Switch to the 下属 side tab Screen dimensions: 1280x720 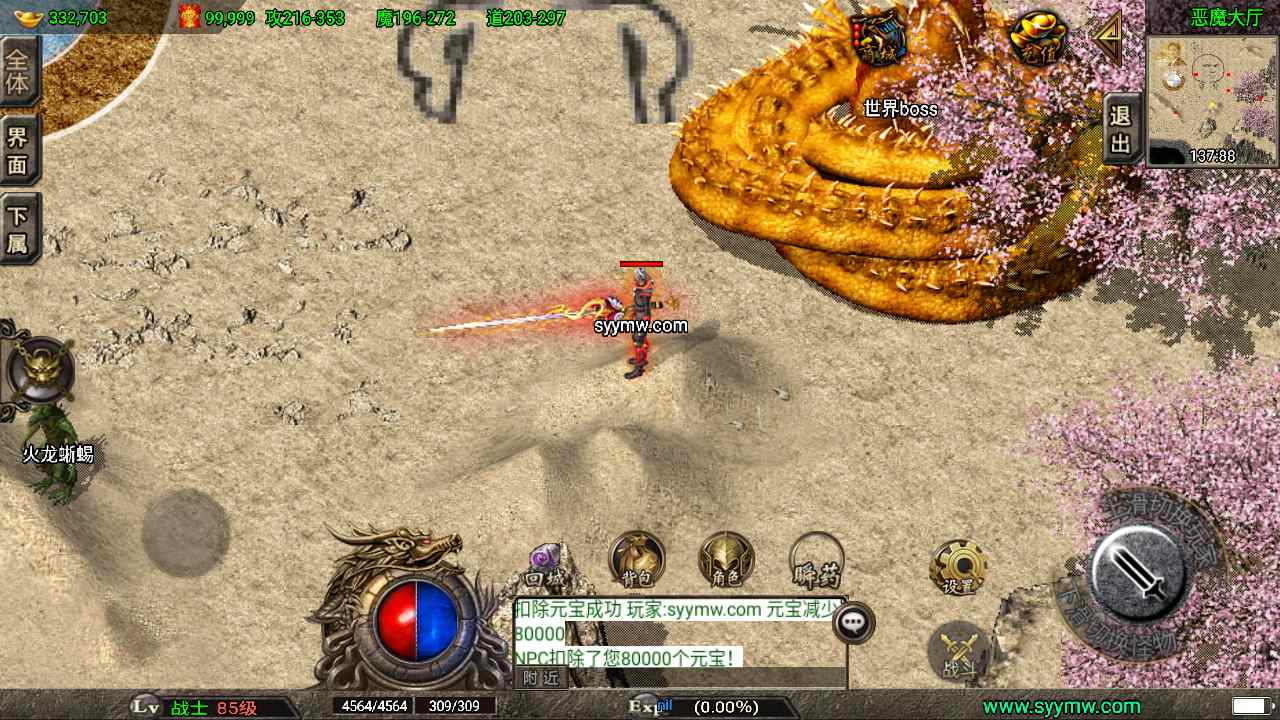click(x=19, y=229)
